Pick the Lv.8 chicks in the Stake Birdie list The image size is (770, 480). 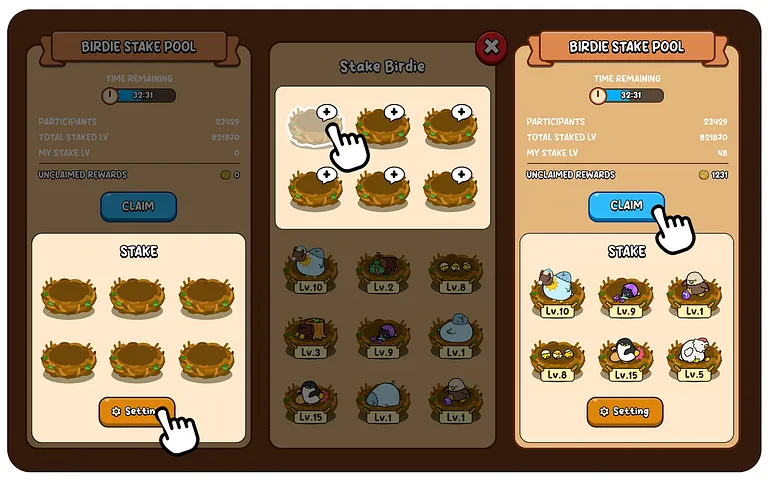pos(455,271)
